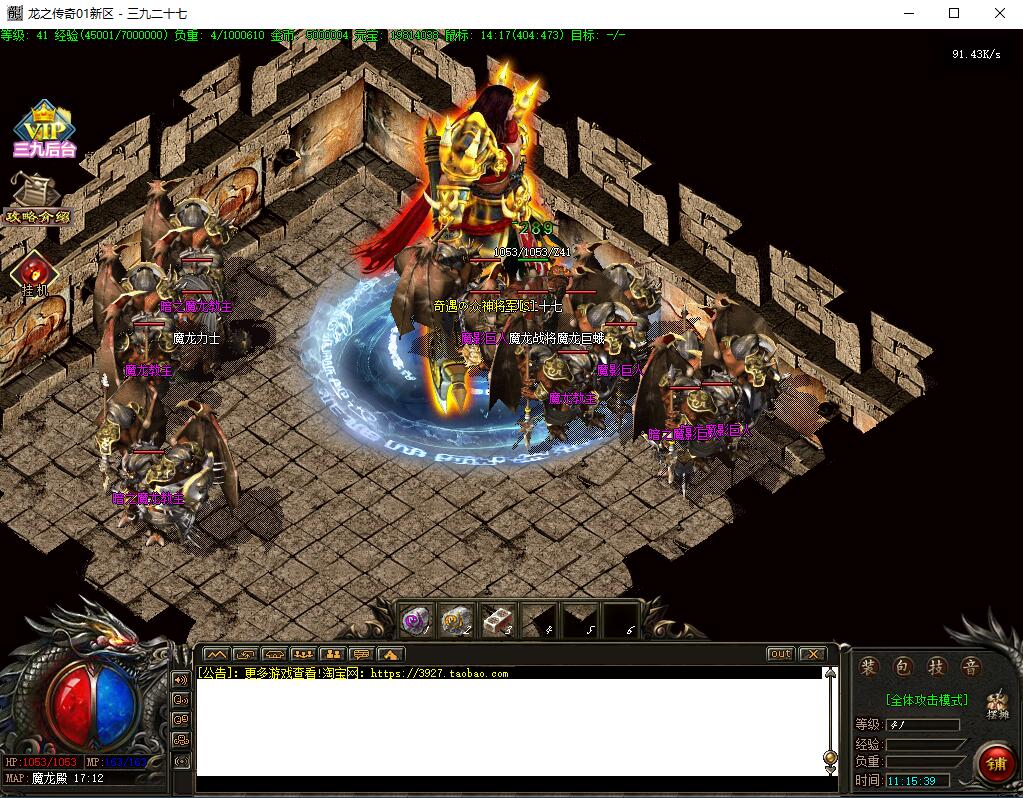Open the taobao link in the announcement
This screenshot has height=798, width=1023.
tap(440, 674)
